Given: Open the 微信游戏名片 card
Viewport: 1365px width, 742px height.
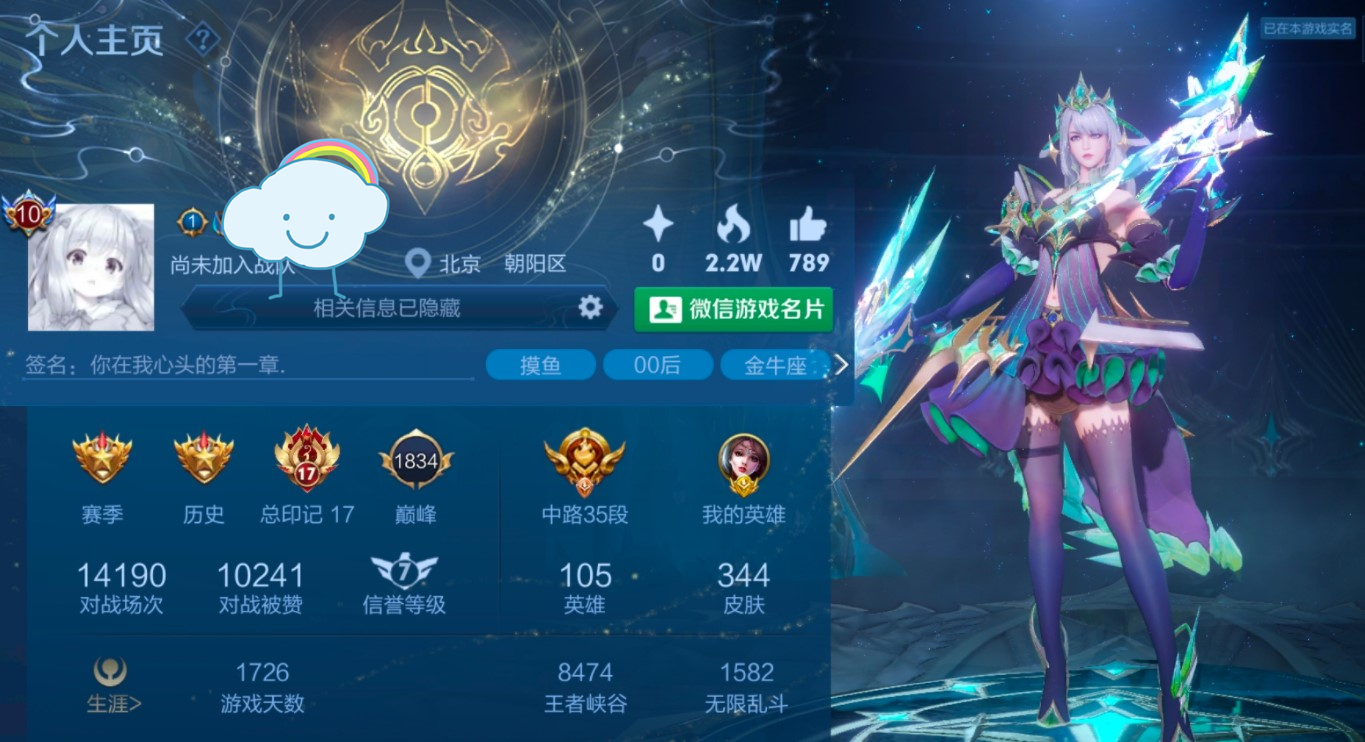Looking at the screenshot, I should pyautogui.click(x=733, y=309).
